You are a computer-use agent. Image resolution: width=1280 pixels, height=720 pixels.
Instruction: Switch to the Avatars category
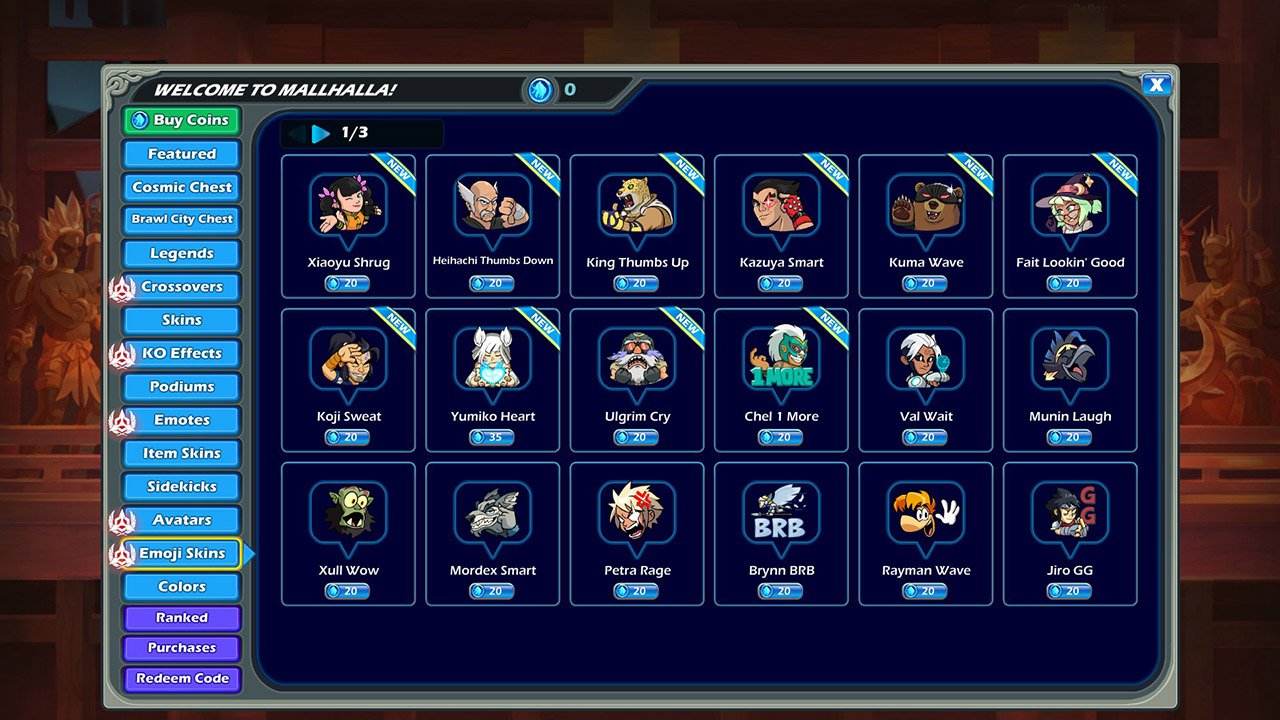coord(180,519)
